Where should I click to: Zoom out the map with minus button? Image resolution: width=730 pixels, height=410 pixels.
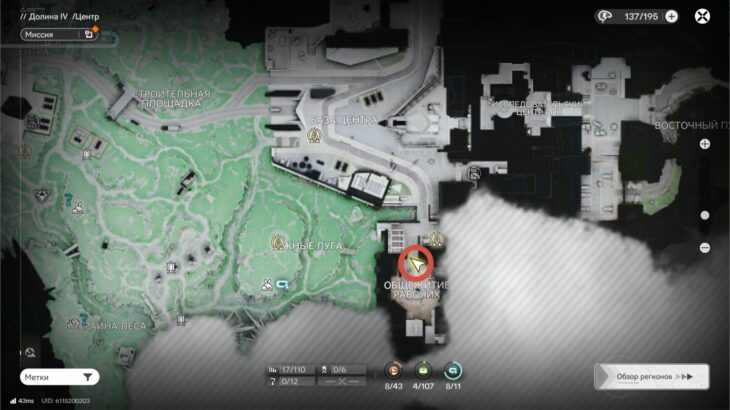pos(705,247)
